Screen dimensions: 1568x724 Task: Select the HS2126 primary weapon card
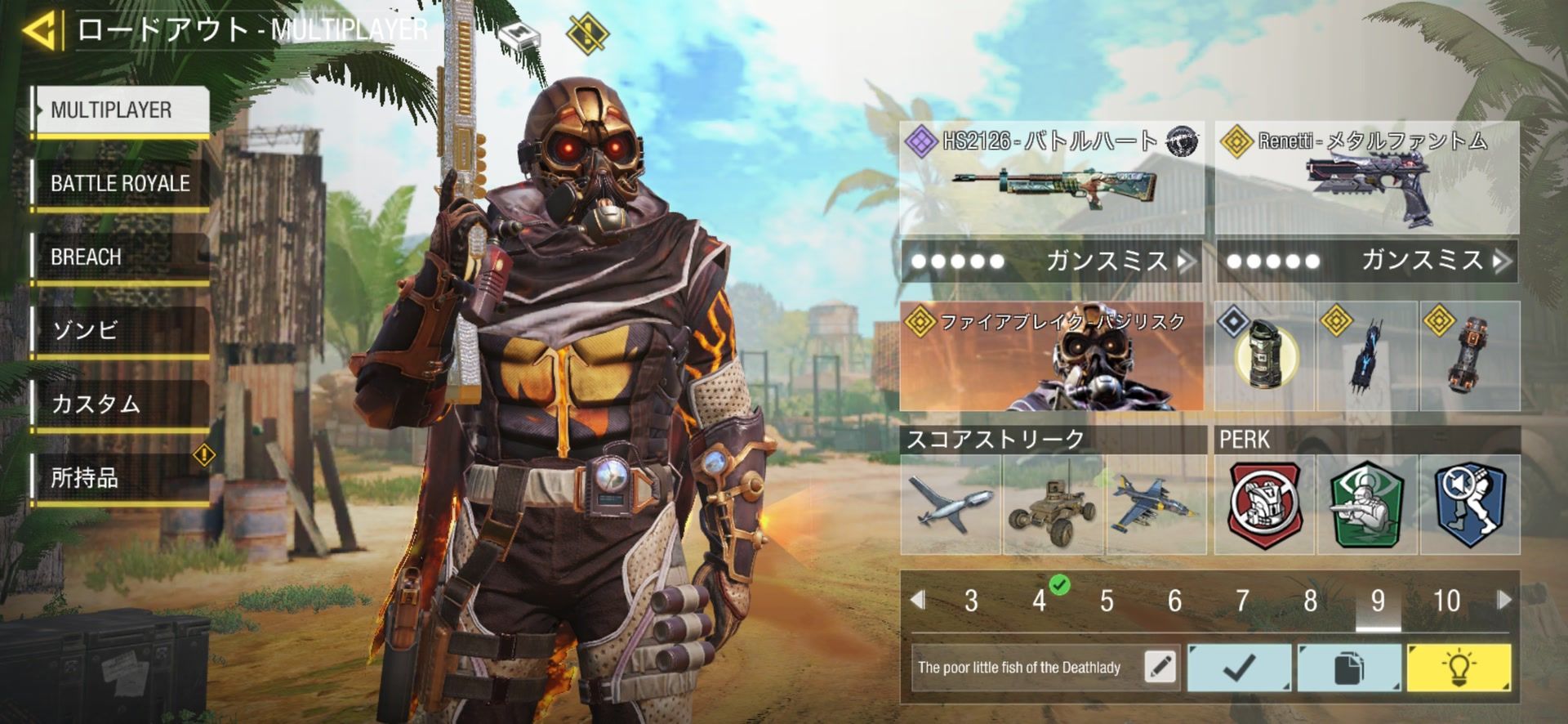(1051, 178)
